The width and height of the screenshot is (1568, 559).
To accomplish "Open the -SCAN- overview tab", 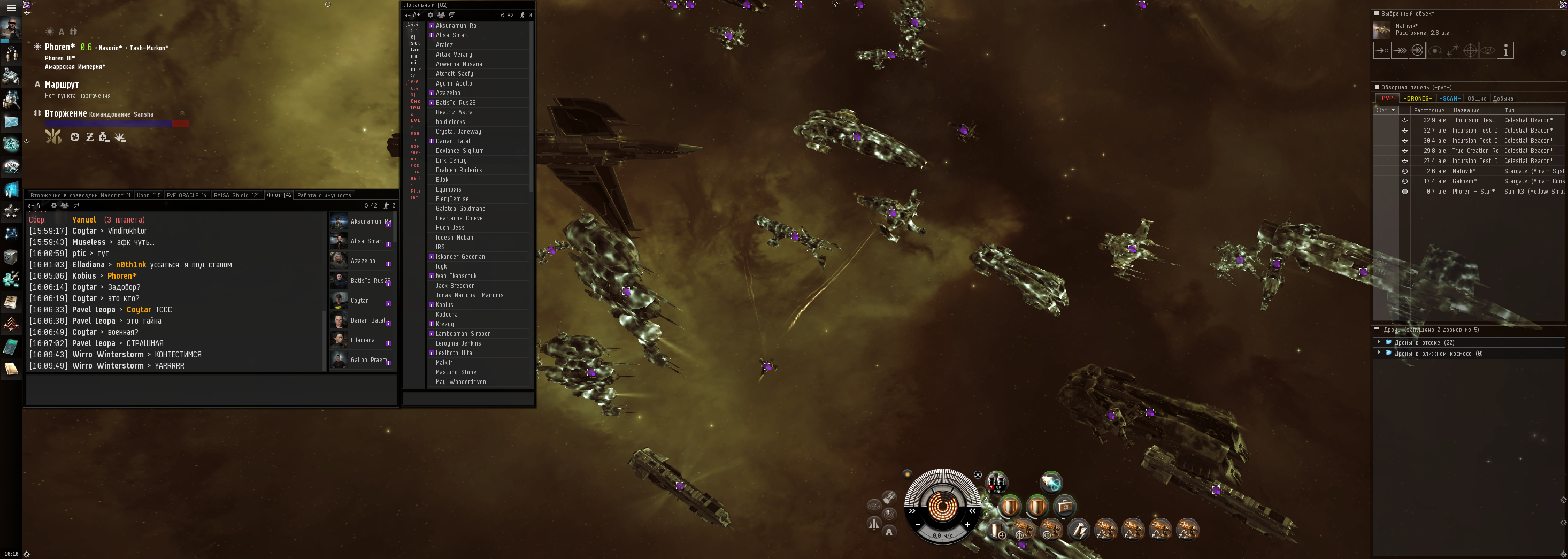I will (x=1449, y=98).
